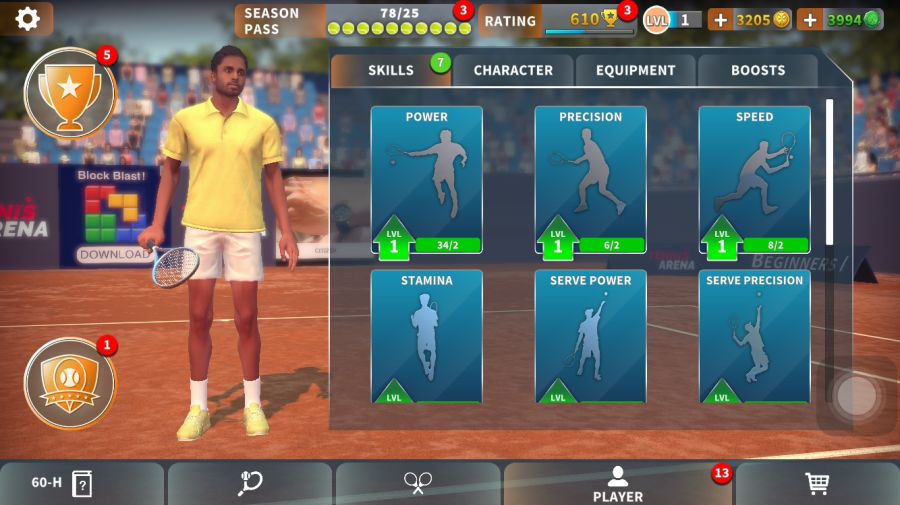Choose the Speed skill card
The height and width of the screenshot is (505, 900).
pyautogui.click(x=754, y=180)
